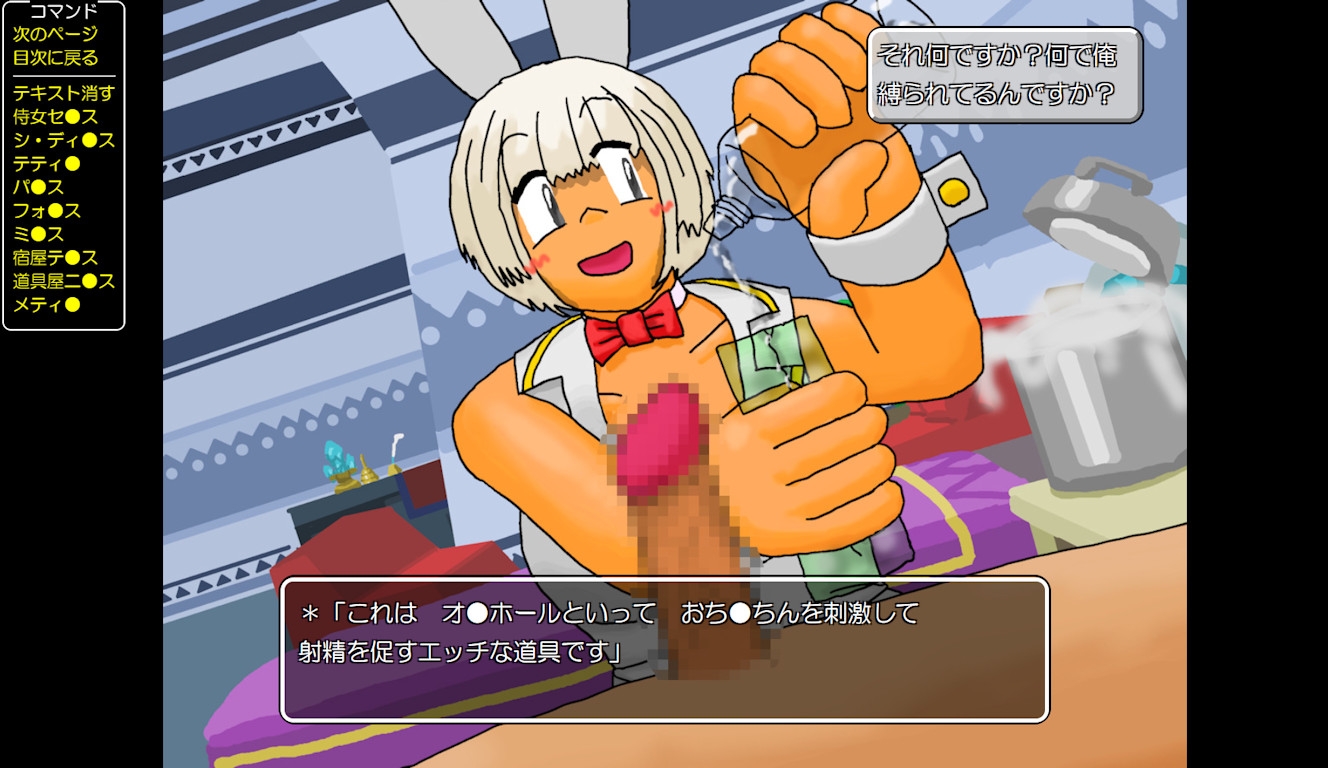Choose テティ● from the command list
1328x768 pixels.
[x=46, y=164]
